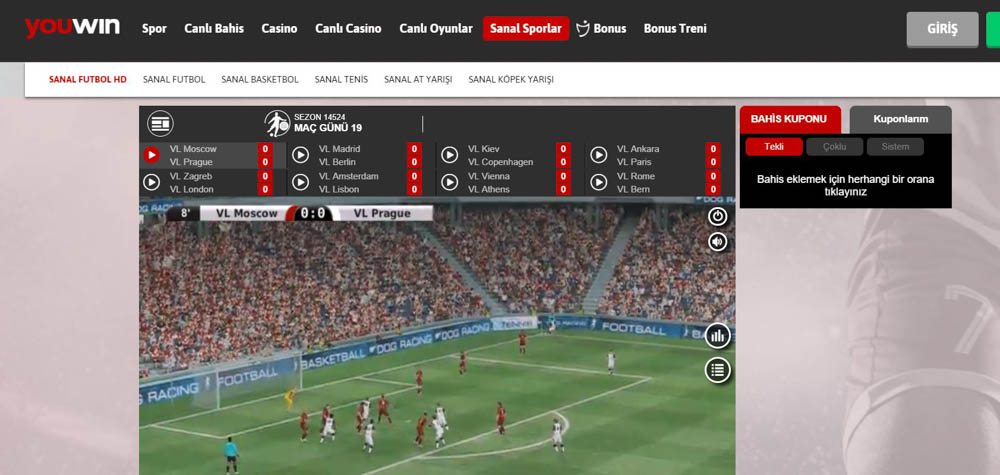This screenshot has height=475, width=1000.
Task: Open the Bonus Treni menu entry
Action: (x=675, y=28)
